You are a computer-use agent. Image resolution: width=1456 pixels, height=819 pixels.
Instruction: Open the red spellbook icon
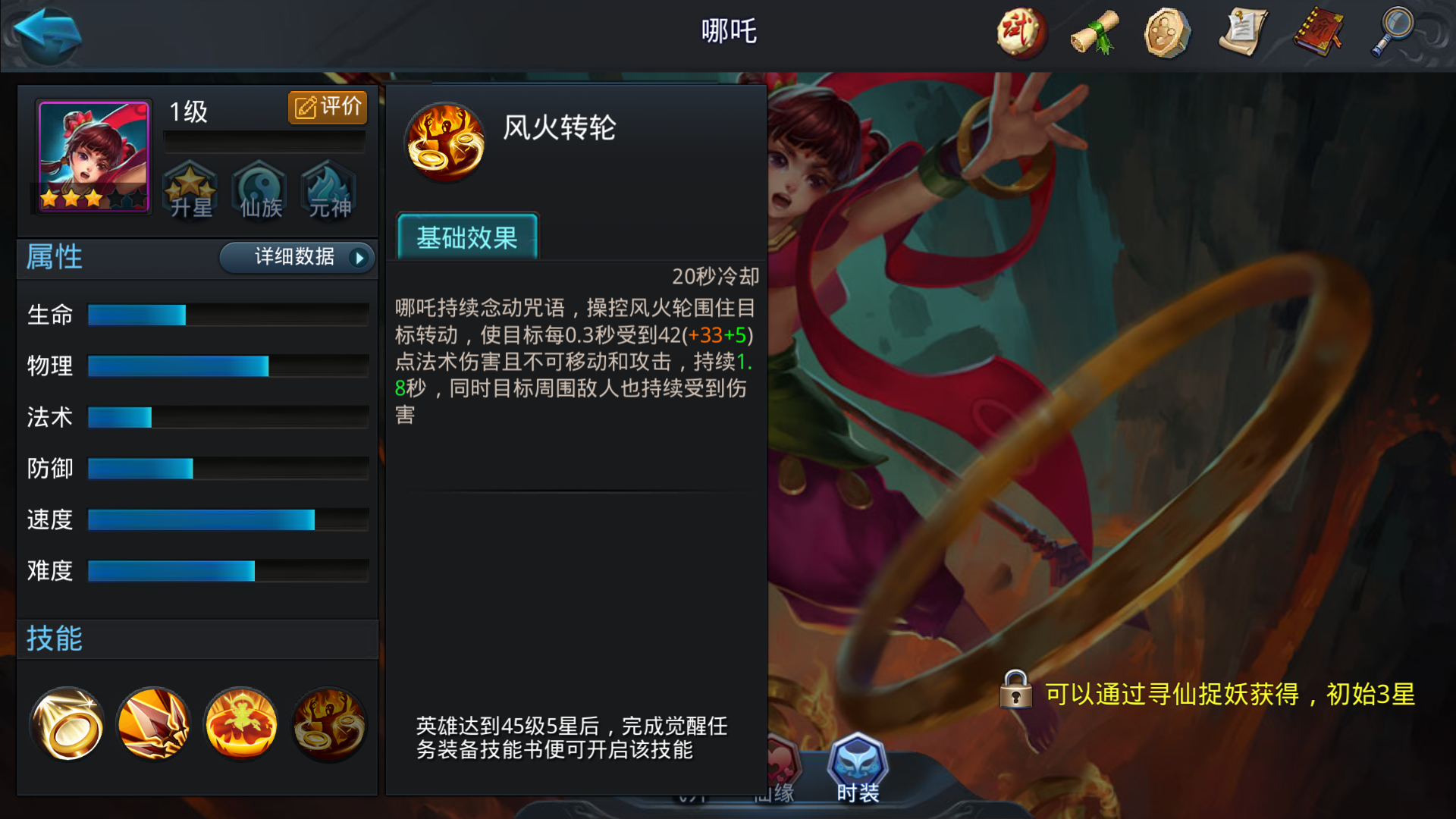click(1317, 33)
